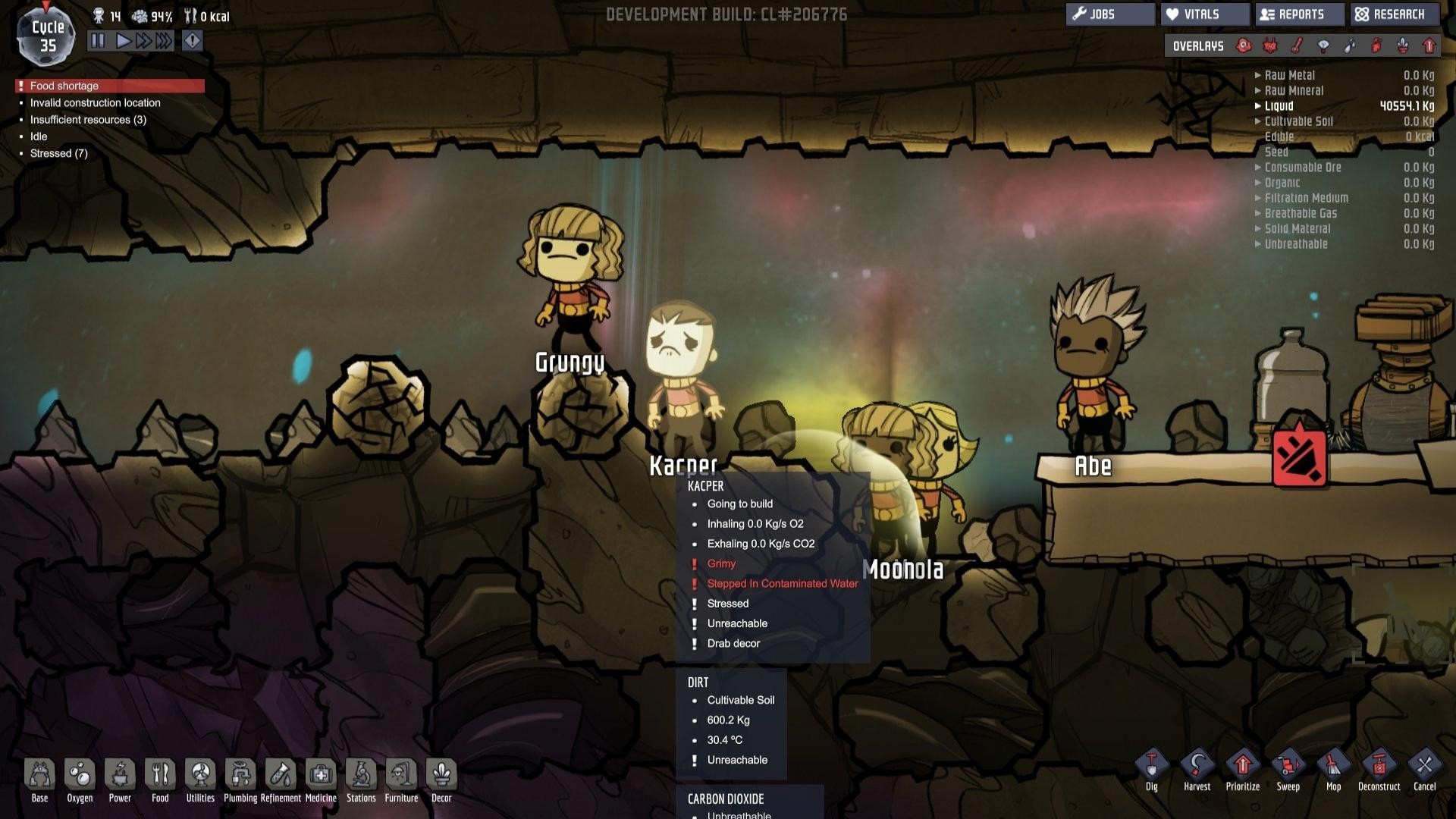Open the Food build category
This screenshot has width=1456, height=819.
(160, 780)
